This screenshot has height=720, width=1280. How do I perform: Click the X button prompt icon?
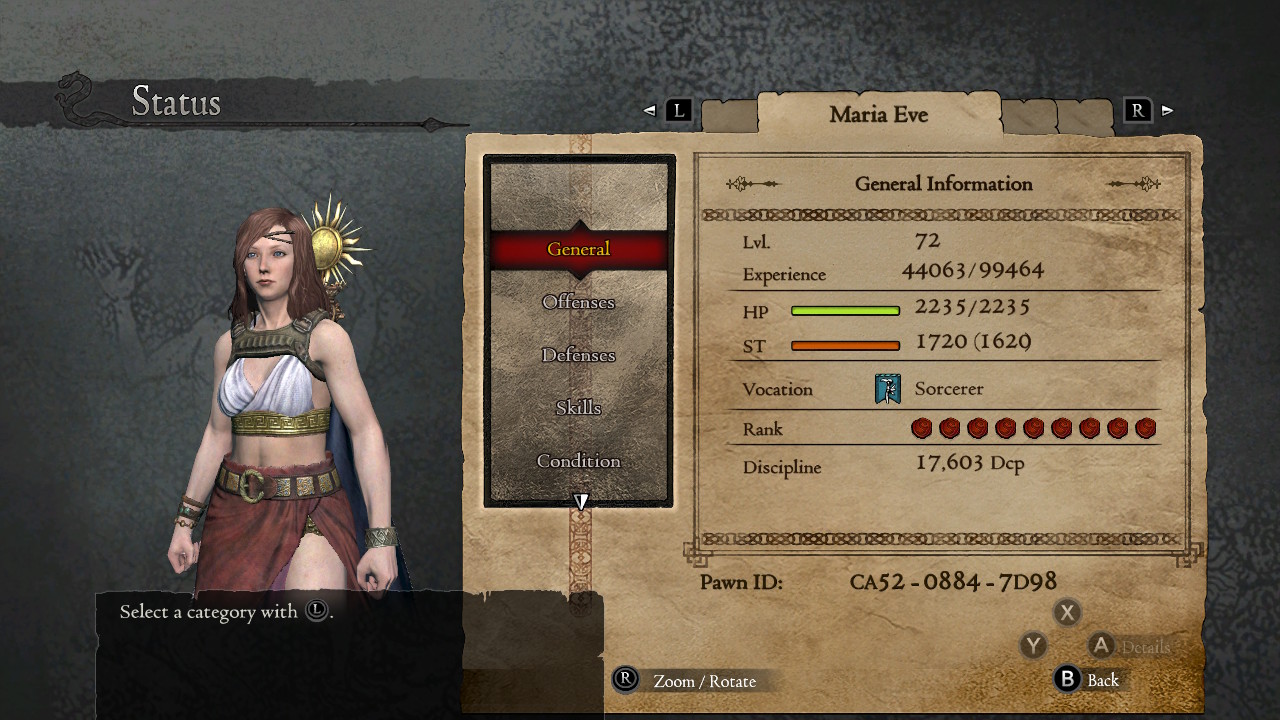[1067, 612]
